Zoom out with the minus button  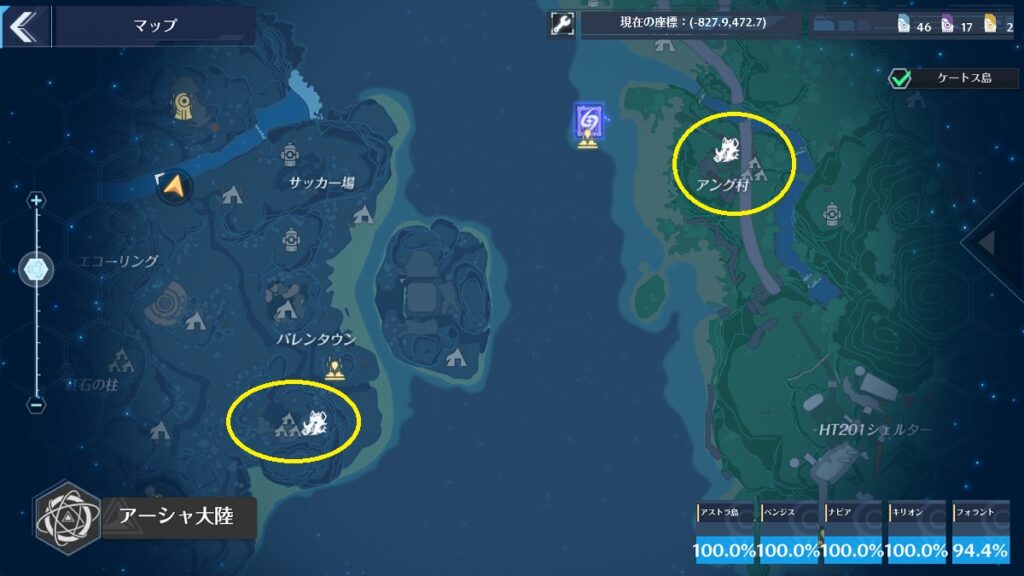(37, 405)
